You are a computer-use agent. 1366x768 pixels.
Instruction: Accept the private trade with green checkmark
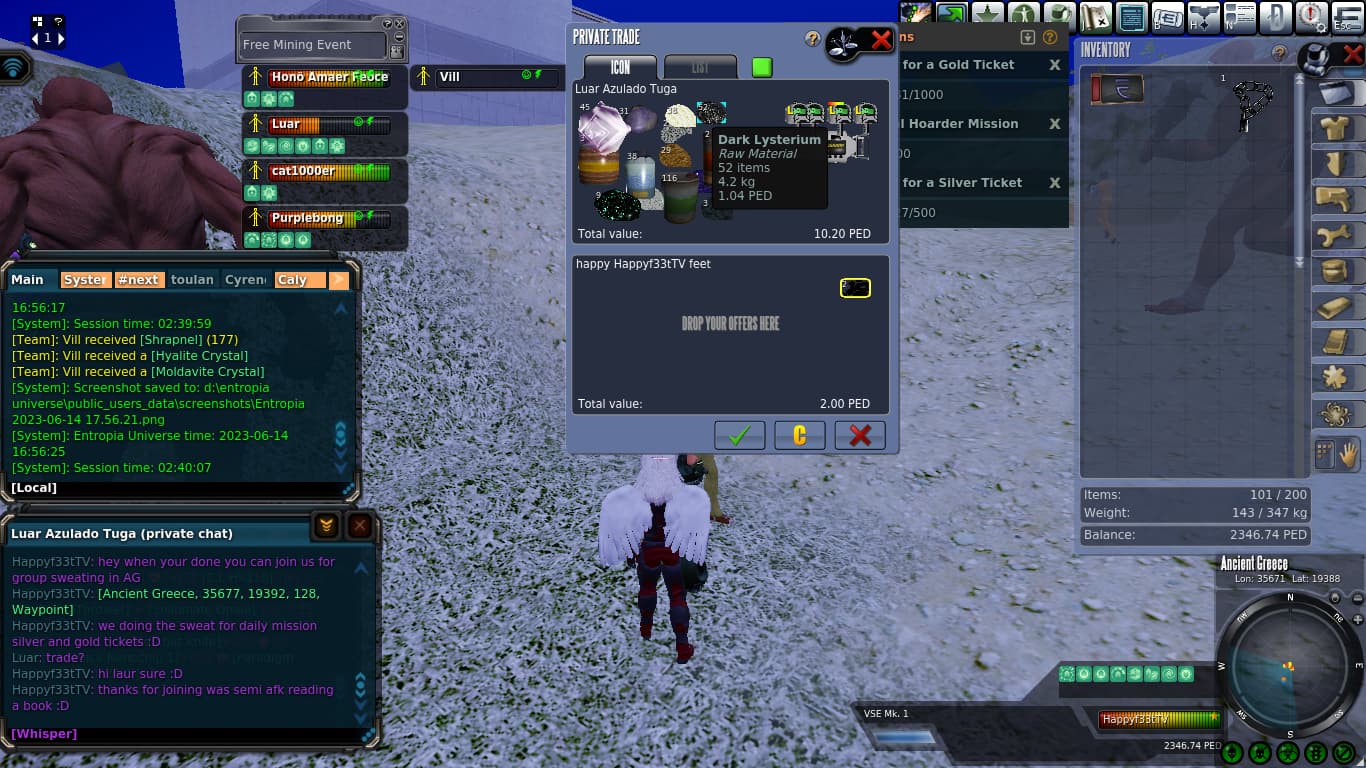tap(740, 435)
